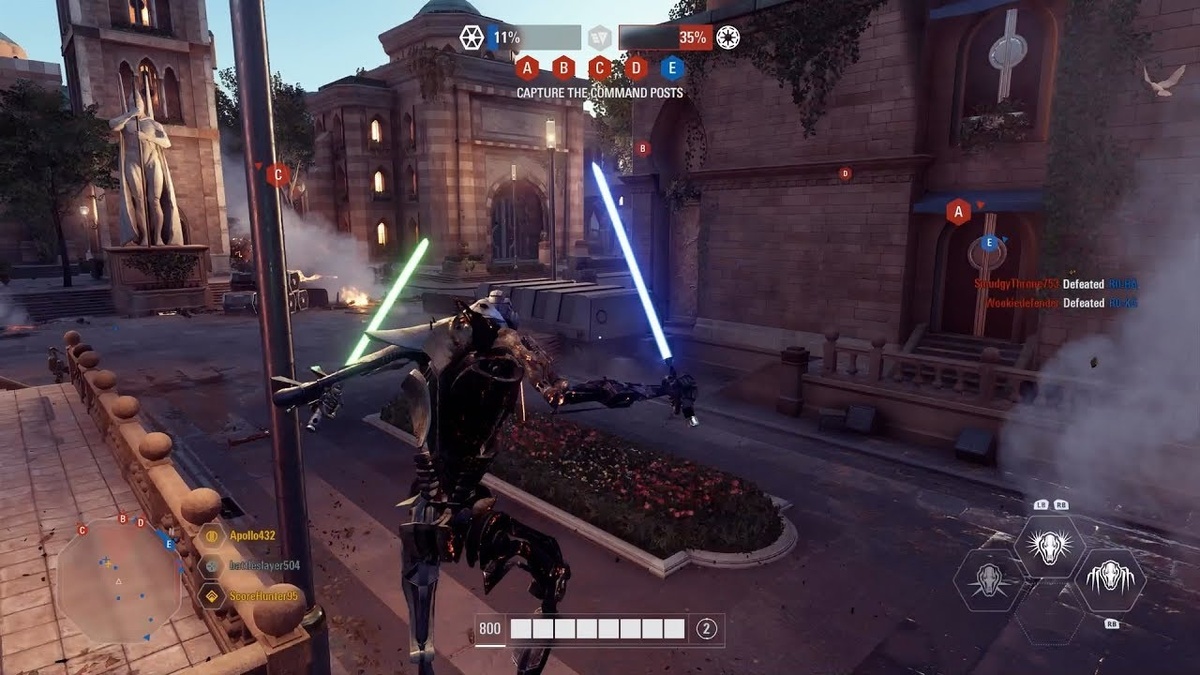This screenshot has height=675, width=1200.
Task: Click the Capture the Command Posts objective text
Action: [600, 93]
